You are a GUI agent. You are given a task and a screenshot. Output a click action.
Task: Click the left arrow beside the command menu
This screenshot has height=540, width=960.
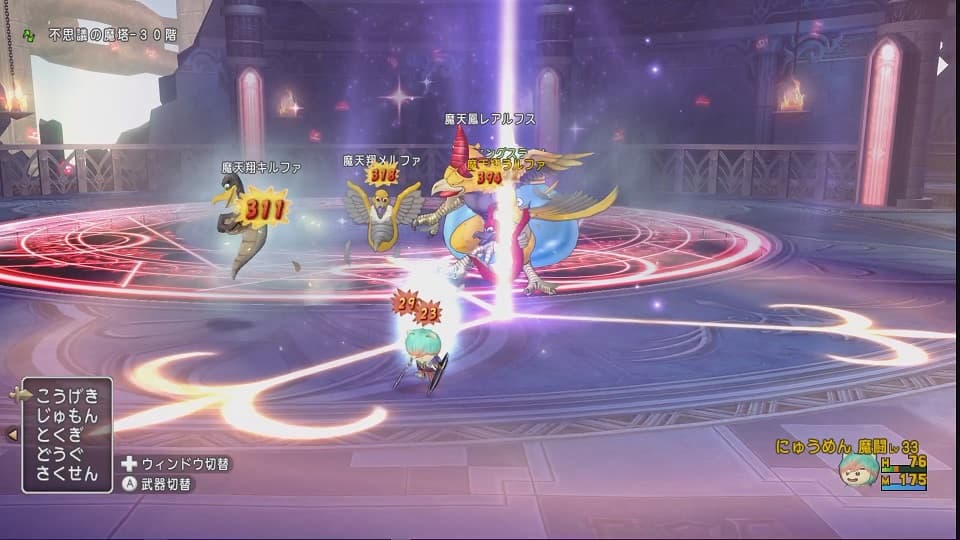coord(12,434)
